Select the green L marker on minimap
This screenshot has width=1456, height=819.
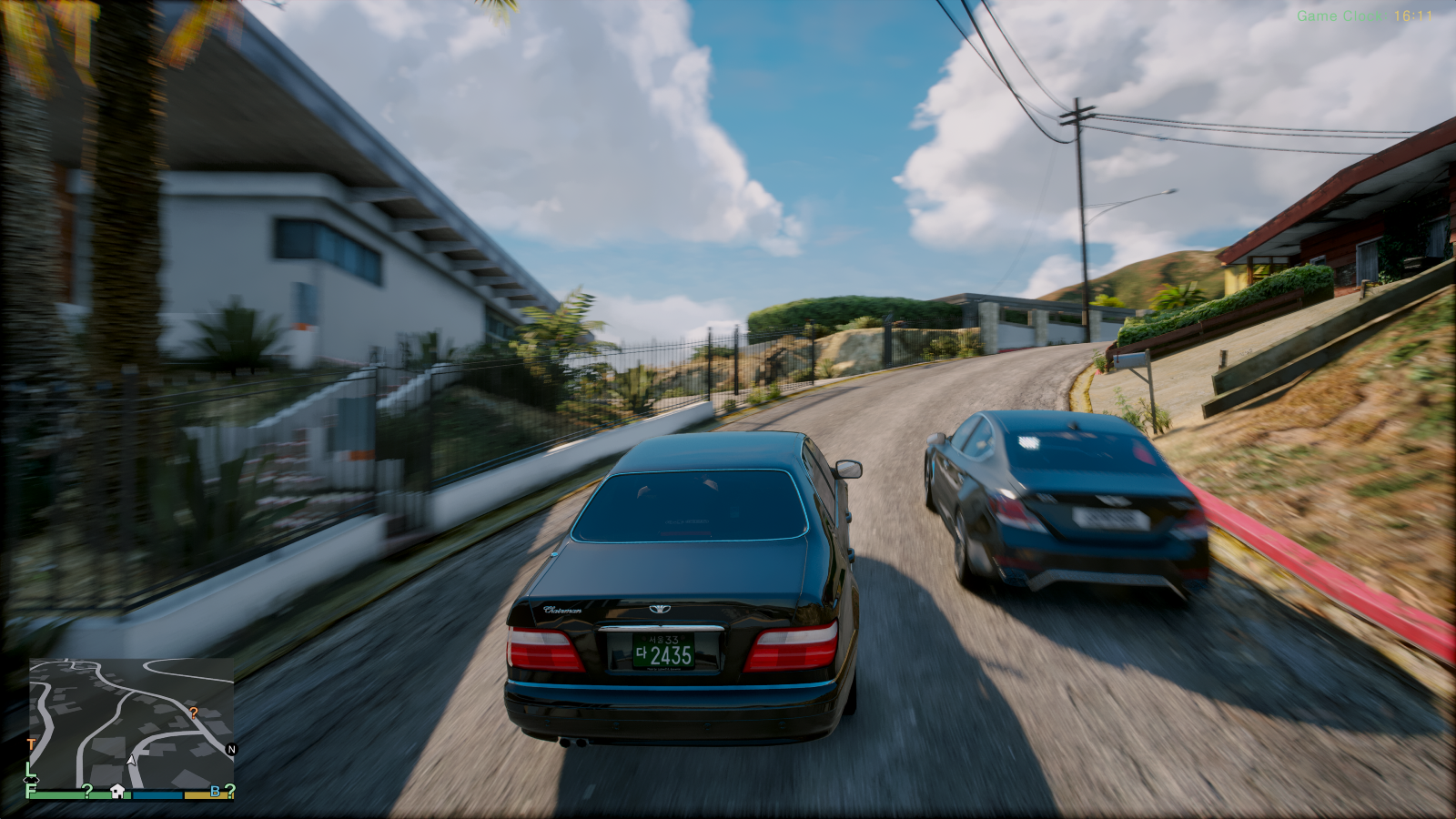coord(30,770)
